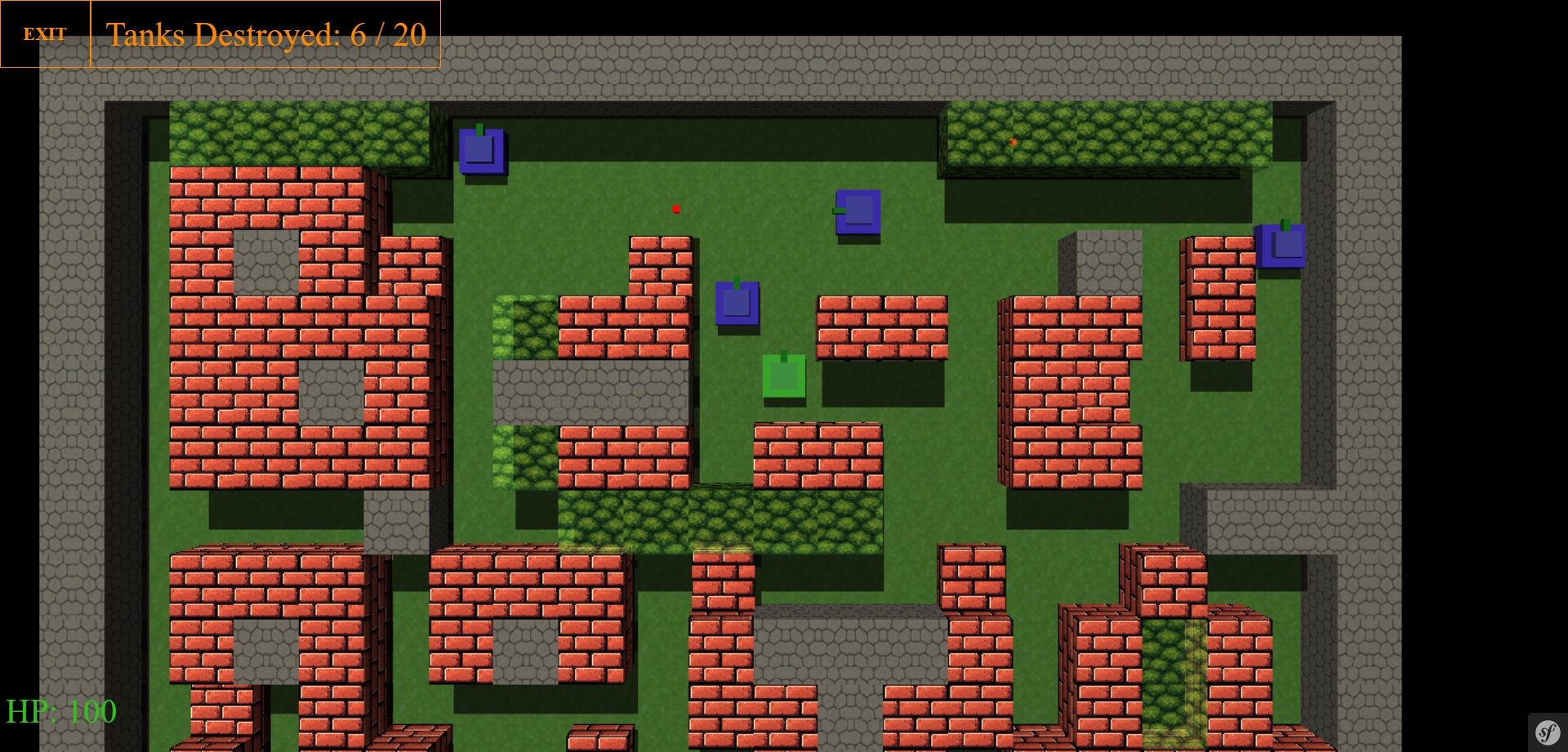
Task: Select the HP: 100 indicator
Action: point(61,711)
